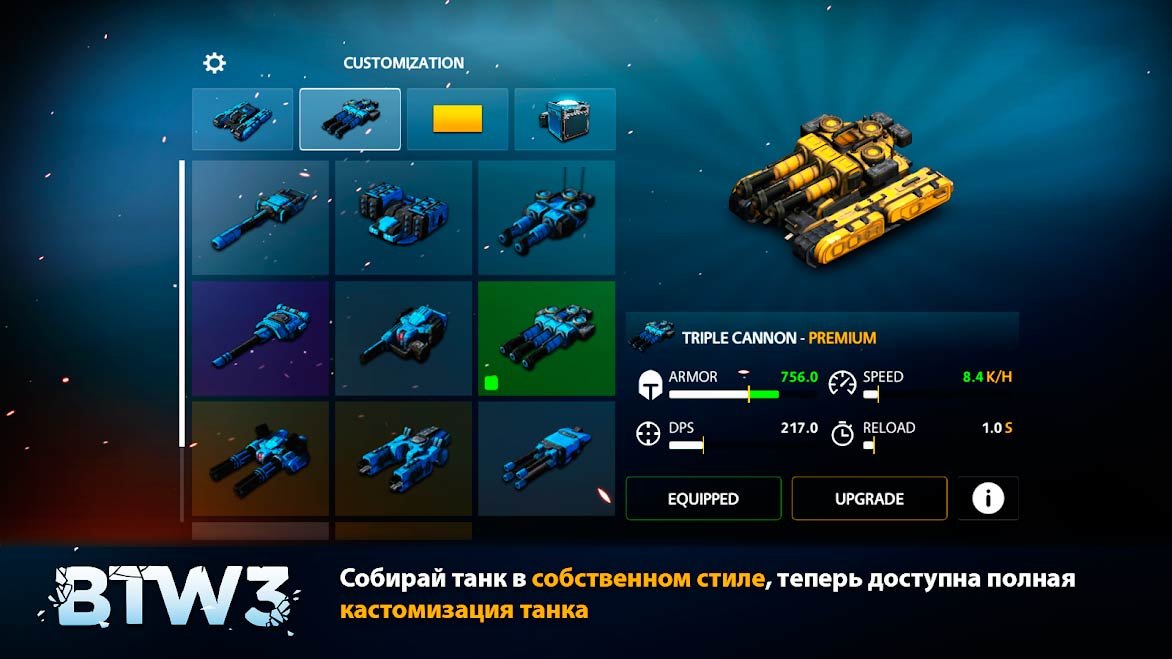Select the twin cannon turret with antennas

[x=546, y=218]
